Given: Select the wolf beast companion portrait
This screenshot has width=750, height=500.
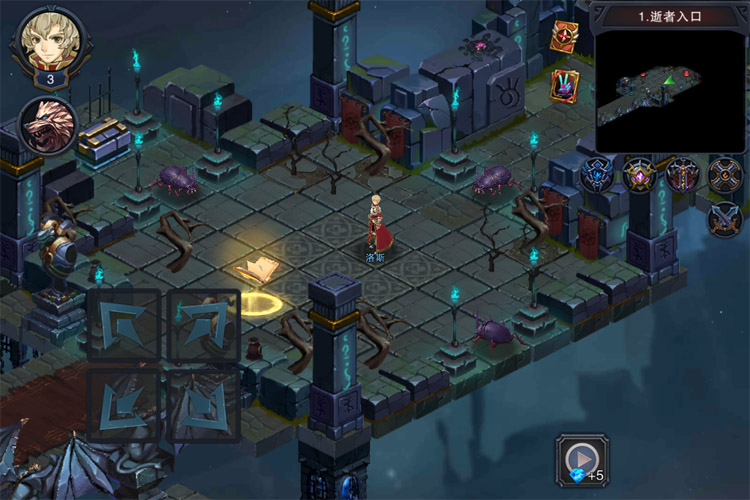Looking at the screenshot, I should pos(48,124).
